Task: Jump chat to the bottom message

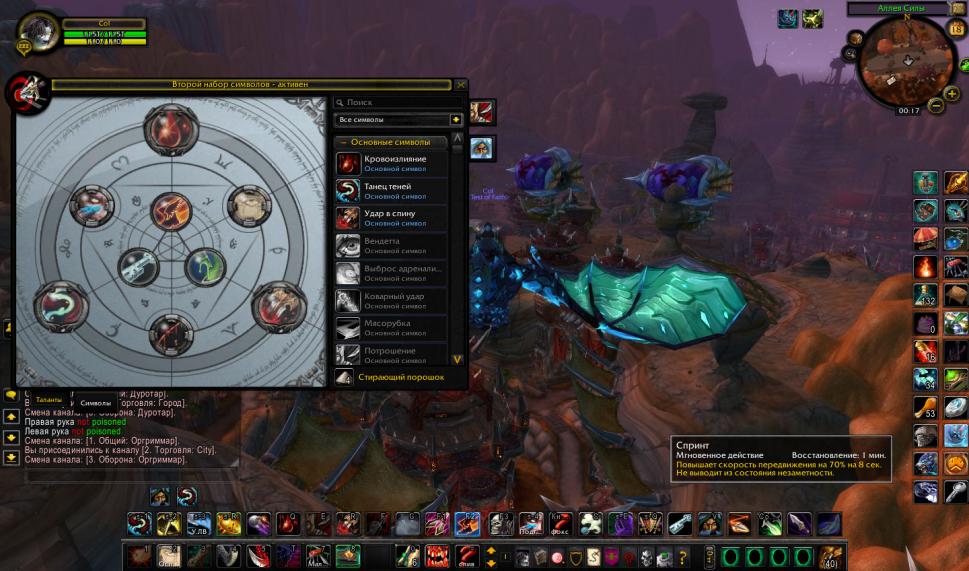Action: point(11,457)
